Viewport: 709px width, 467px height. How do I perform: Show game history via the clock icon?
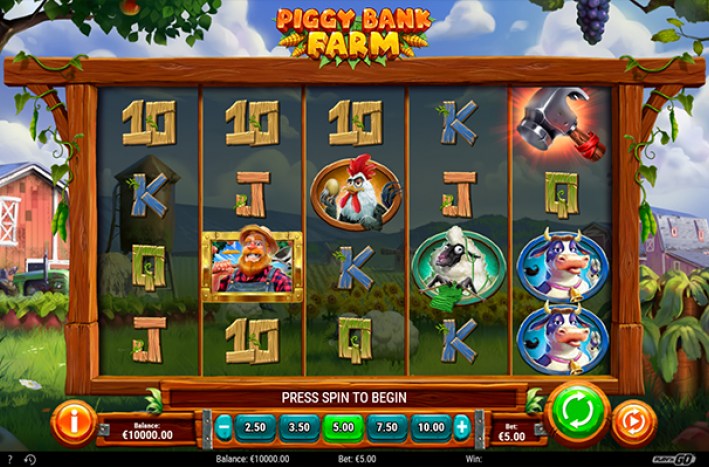pyautogui.click(x=29, y=459)
